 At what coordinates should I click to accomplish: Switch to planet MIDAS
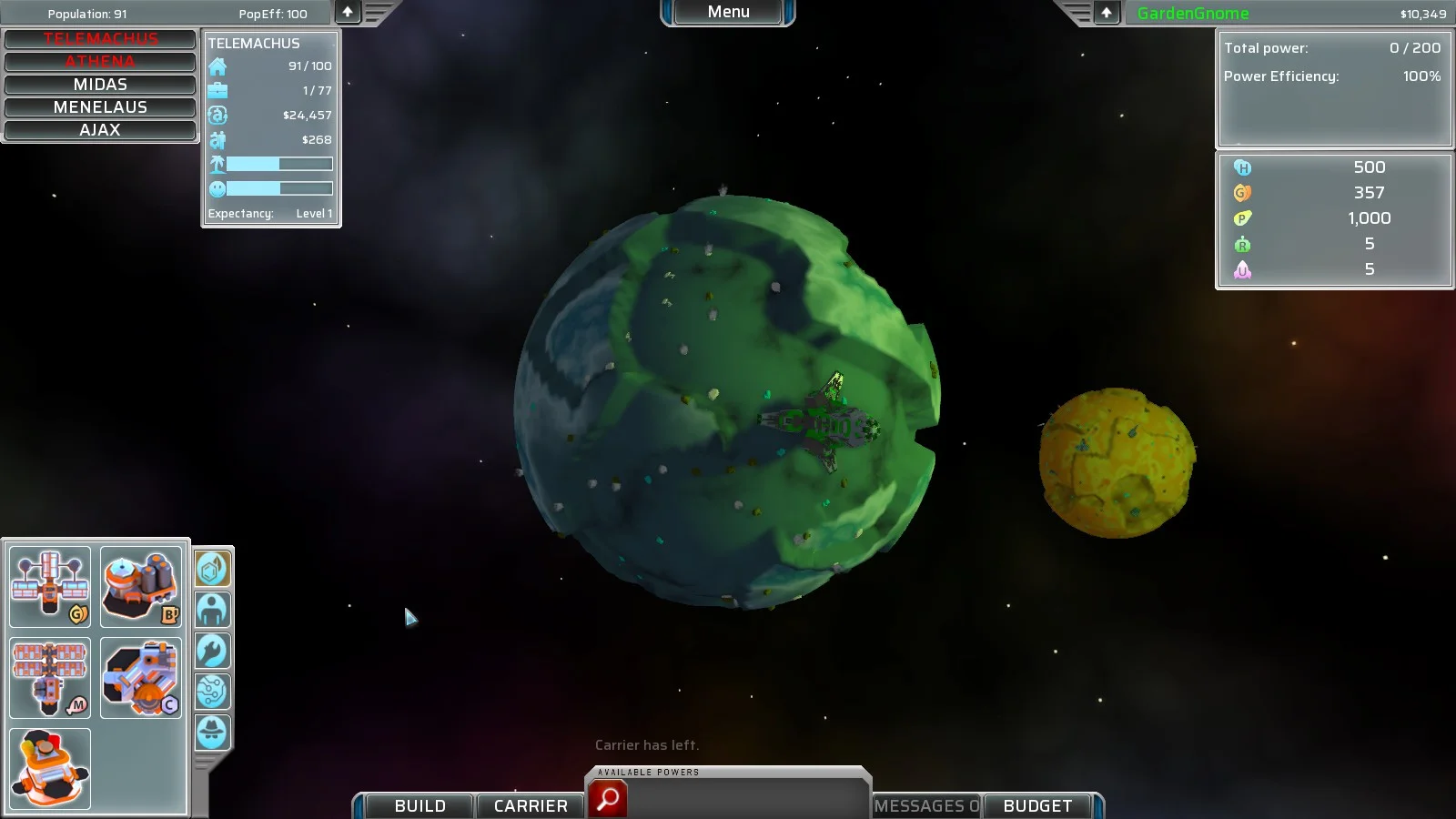(100, 85)
